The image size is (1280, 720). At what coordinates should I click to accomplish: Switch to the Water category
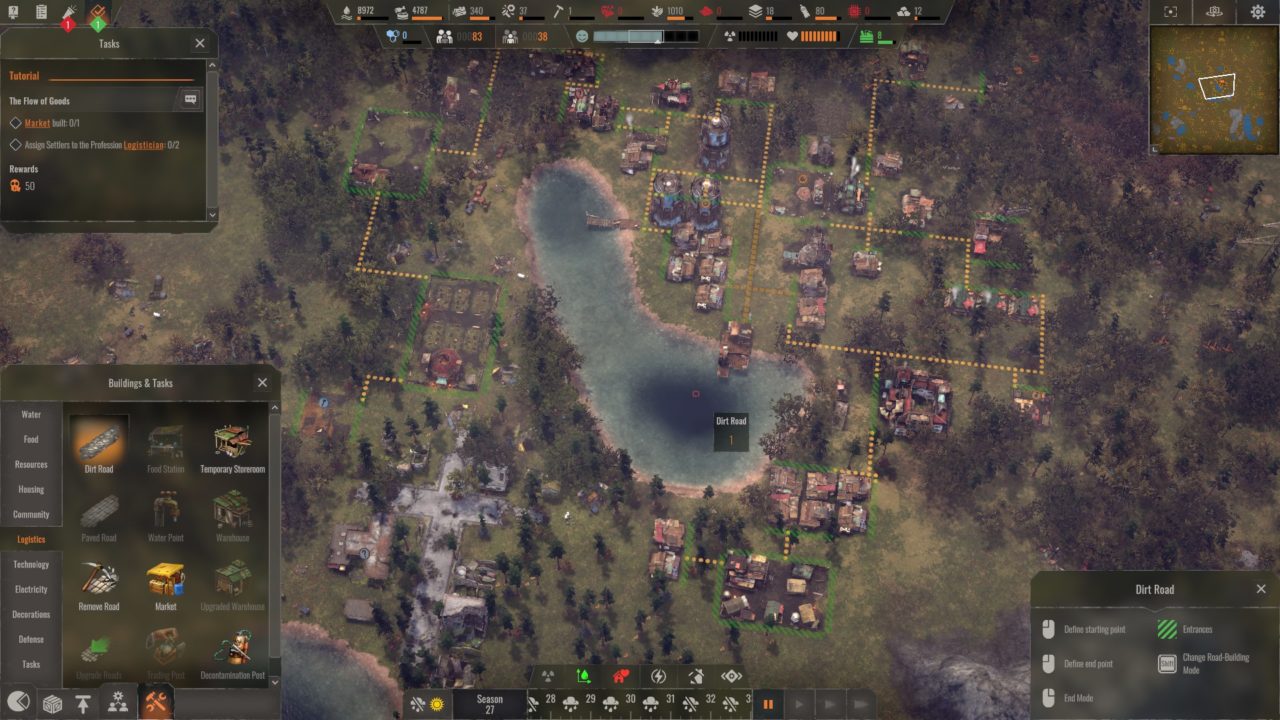point(31,415)
